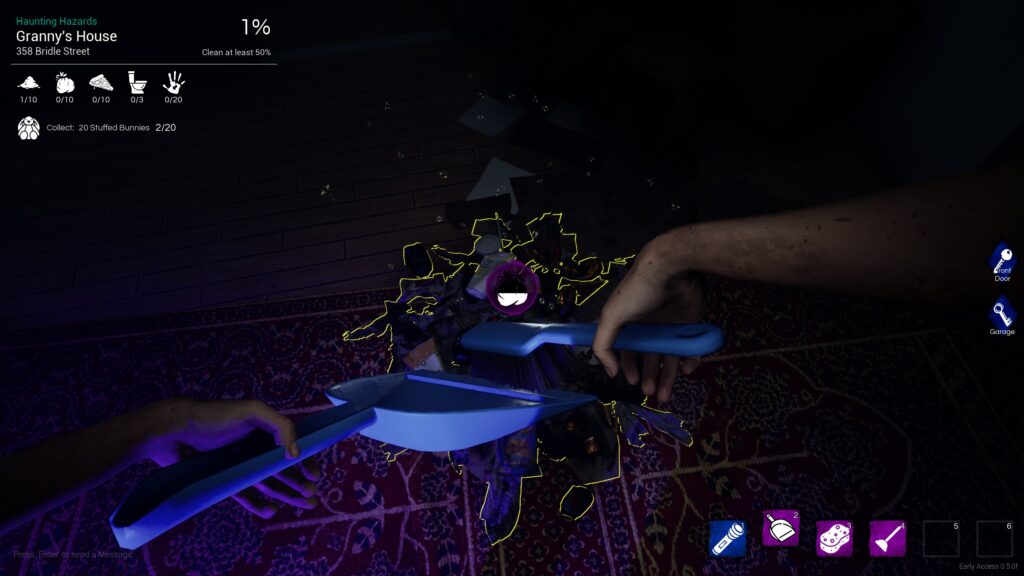Click the handprint objective icon
Image resolution: width=1024 pixels, height=576 pixels.
click(173, 83)
